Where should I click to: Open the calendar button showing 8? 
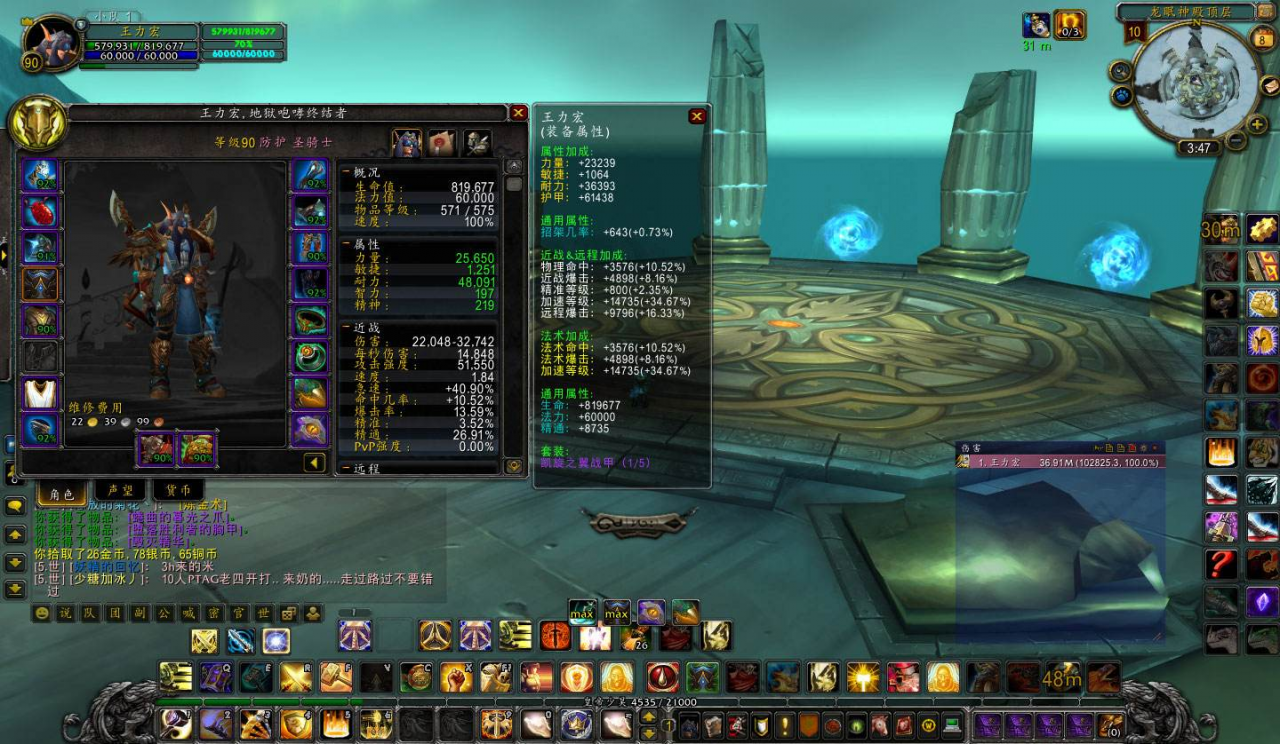1263,39
